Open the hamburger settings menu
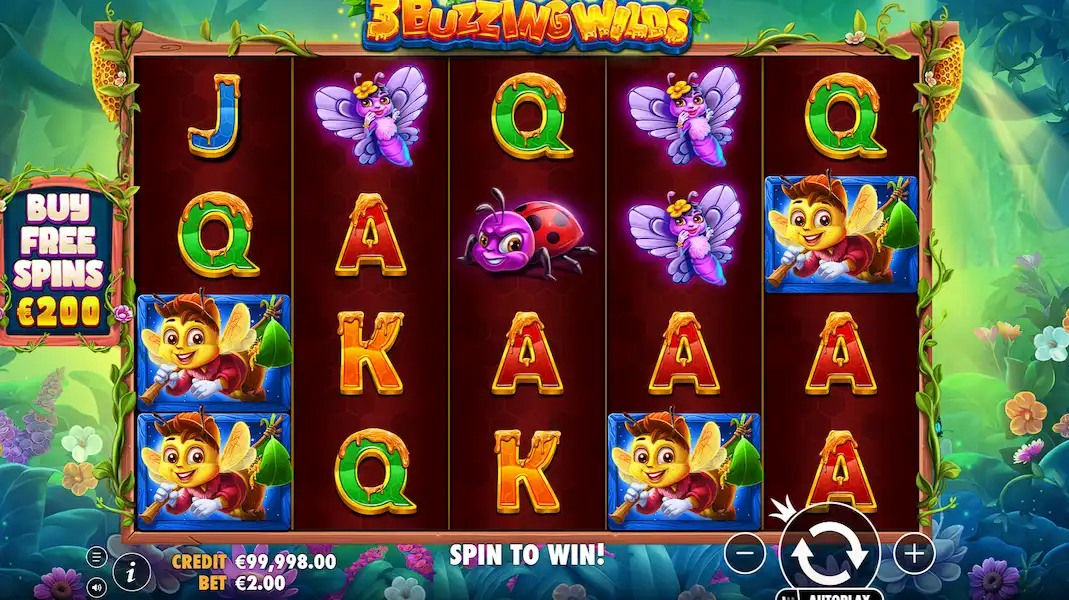The height and width of the screenshot is (600, 1069). [96, 557]
